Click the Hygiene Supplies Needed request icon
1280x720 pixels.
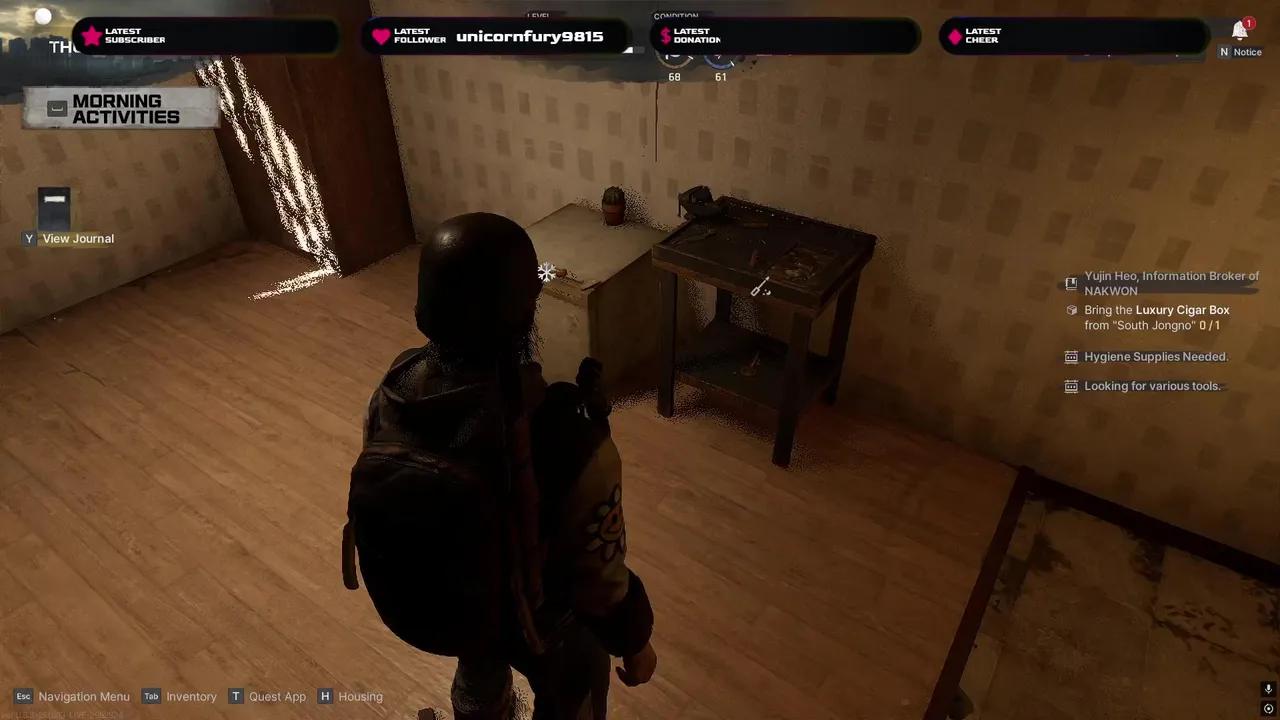[1070, 357]
